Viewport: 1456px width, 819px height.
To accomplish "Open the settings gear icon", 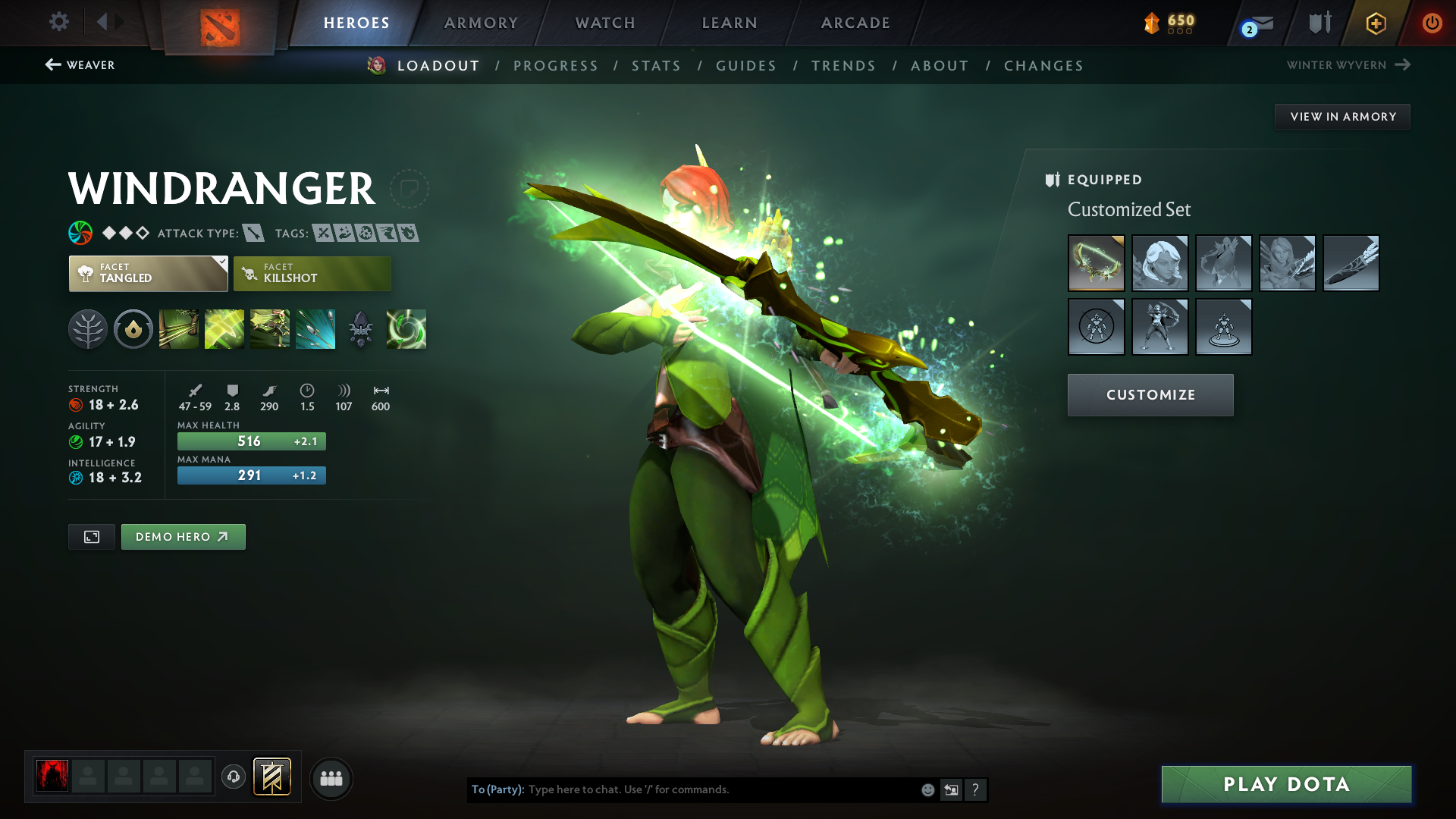I will coord(58,22).
